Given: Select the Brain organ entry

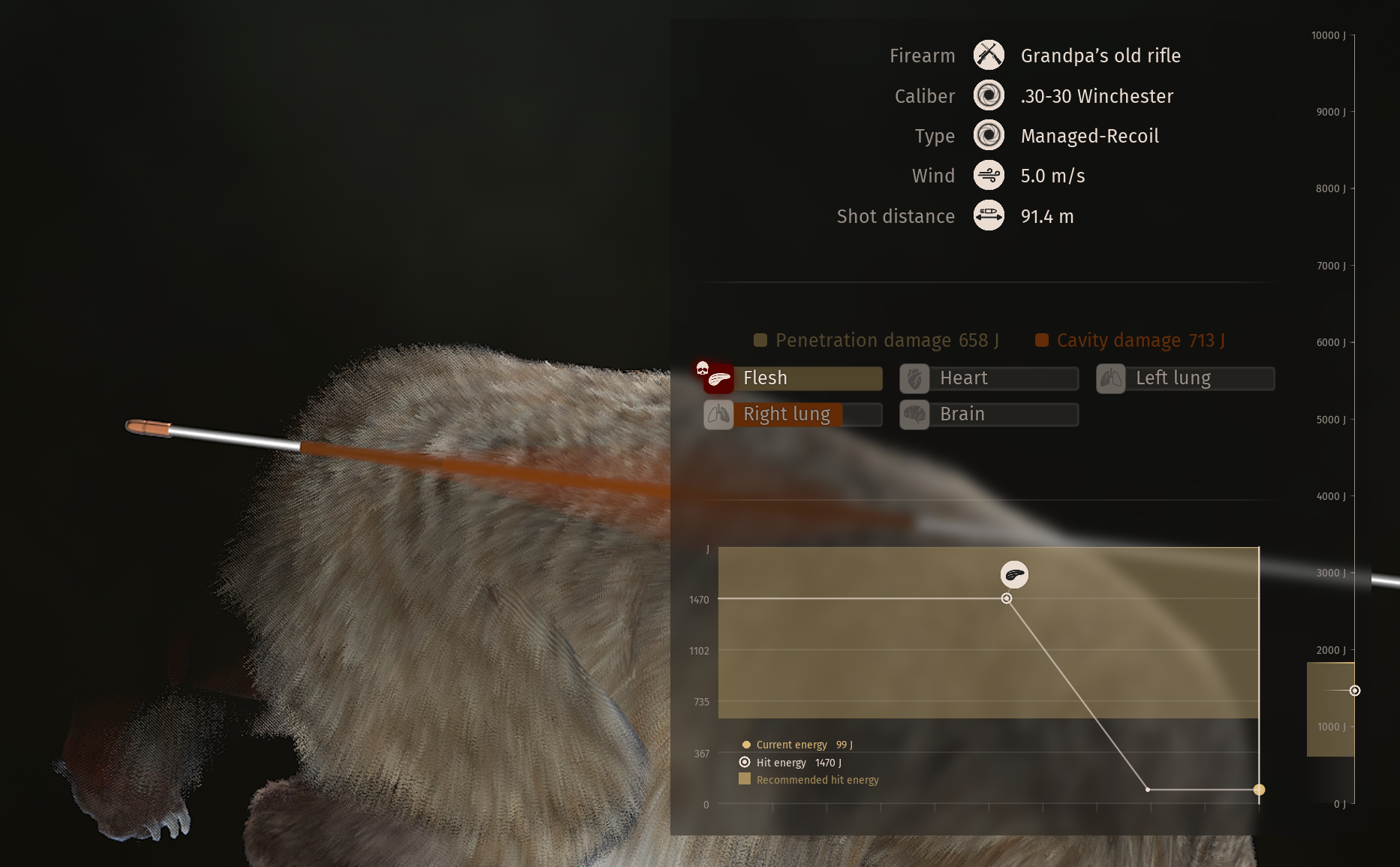Looking at the screenshot, I should point(989,414).
